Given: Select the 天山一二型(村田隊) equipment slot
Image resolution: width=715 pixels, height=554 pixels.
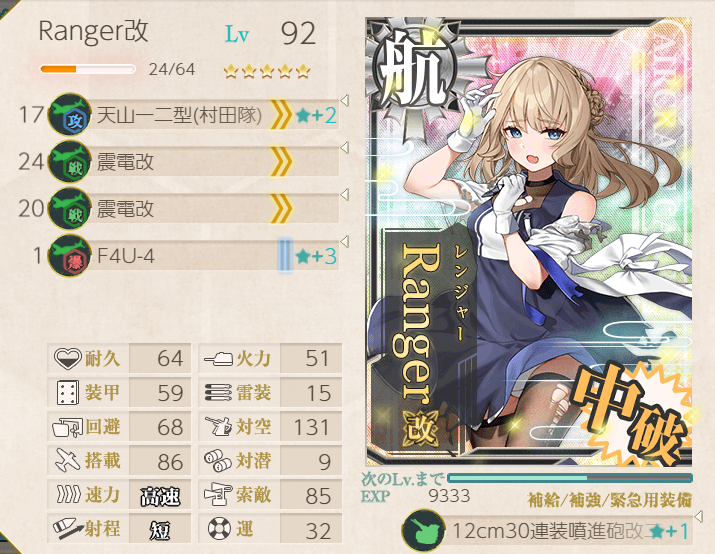Looking at the screenshot, I should click(x=180, y=116).
